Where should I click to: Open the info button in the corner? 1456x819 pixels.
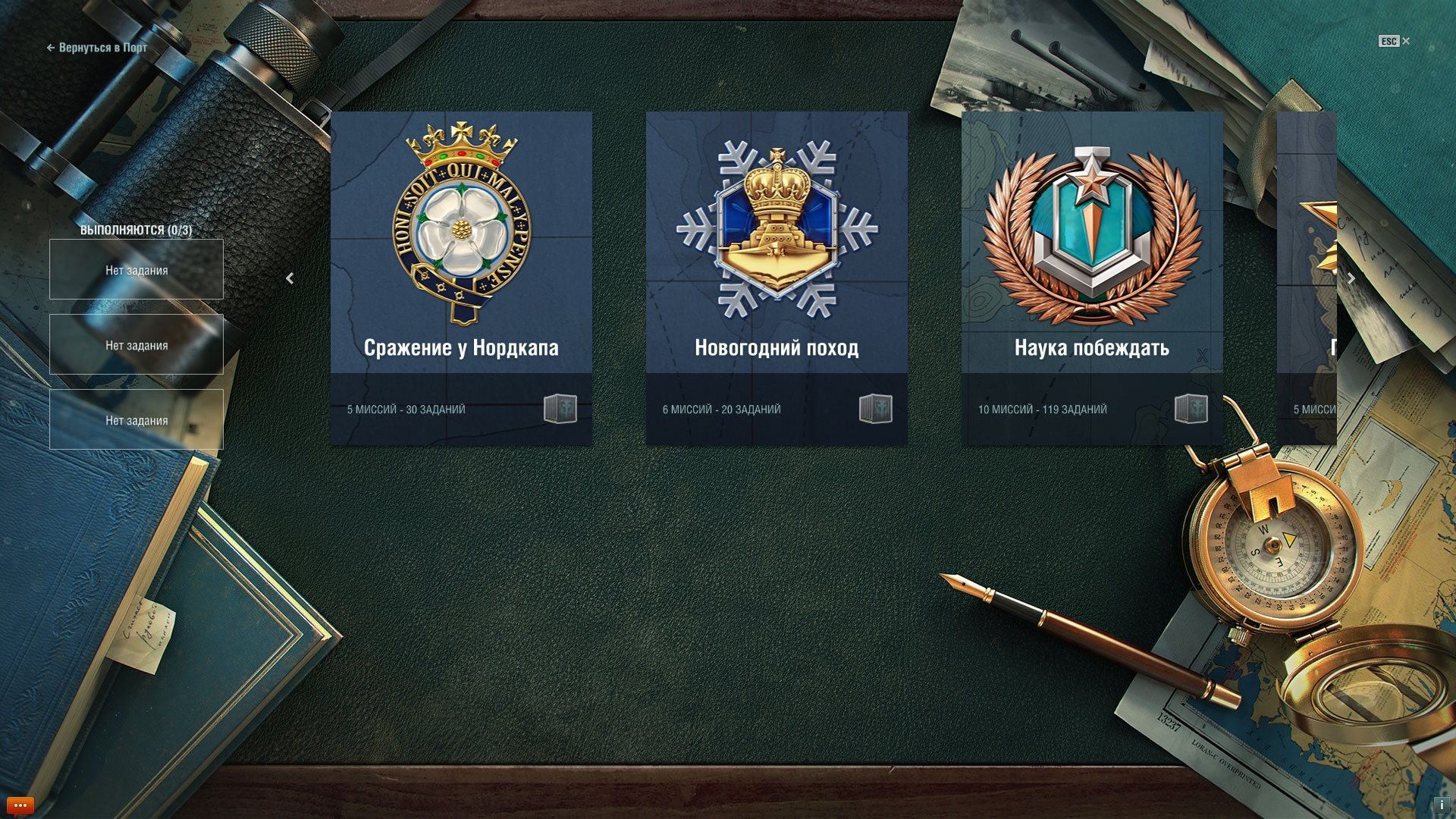1441,805
